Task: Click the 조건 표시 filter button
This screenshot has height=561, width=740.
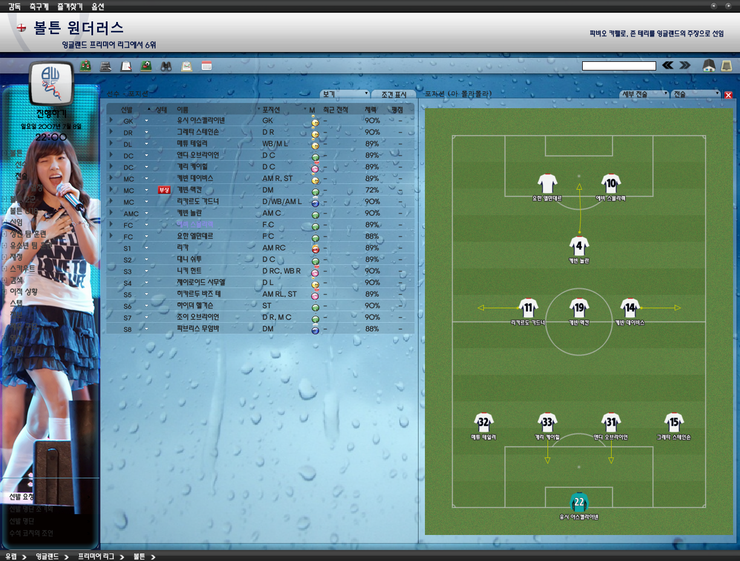Action: pos(391,94)
